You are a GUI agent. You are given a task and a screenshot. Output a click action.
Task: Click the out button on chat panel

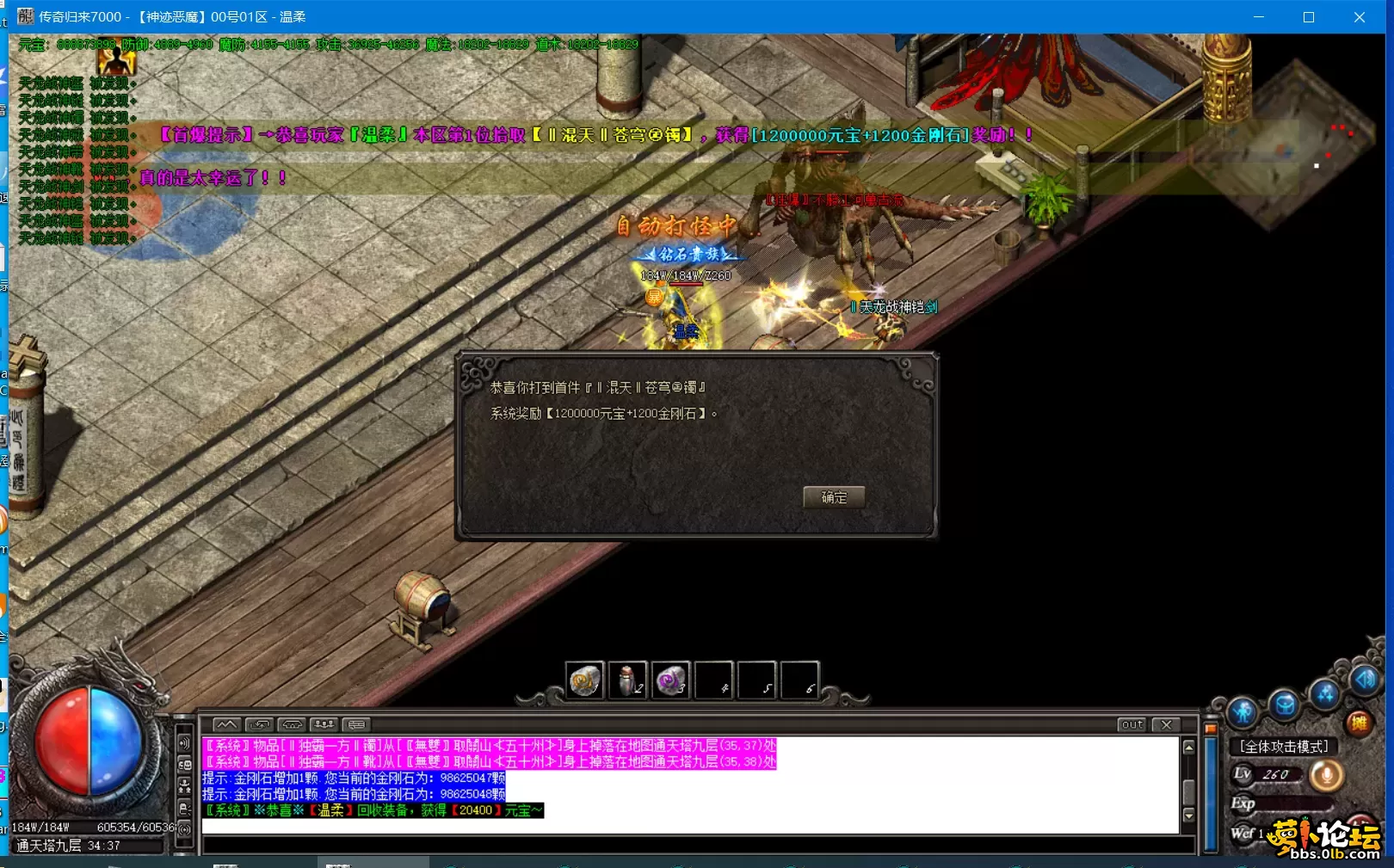(1132, 725)
